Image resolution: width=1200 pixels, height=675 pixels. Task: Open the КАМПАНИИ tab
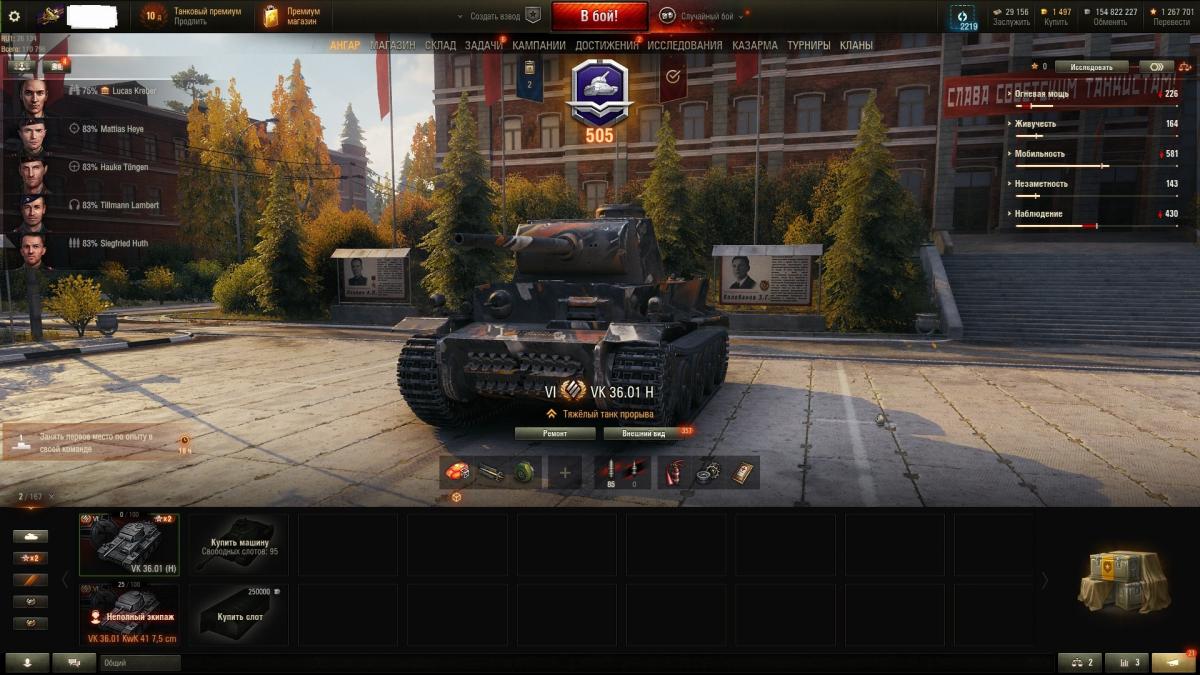(x=539, y=45)
